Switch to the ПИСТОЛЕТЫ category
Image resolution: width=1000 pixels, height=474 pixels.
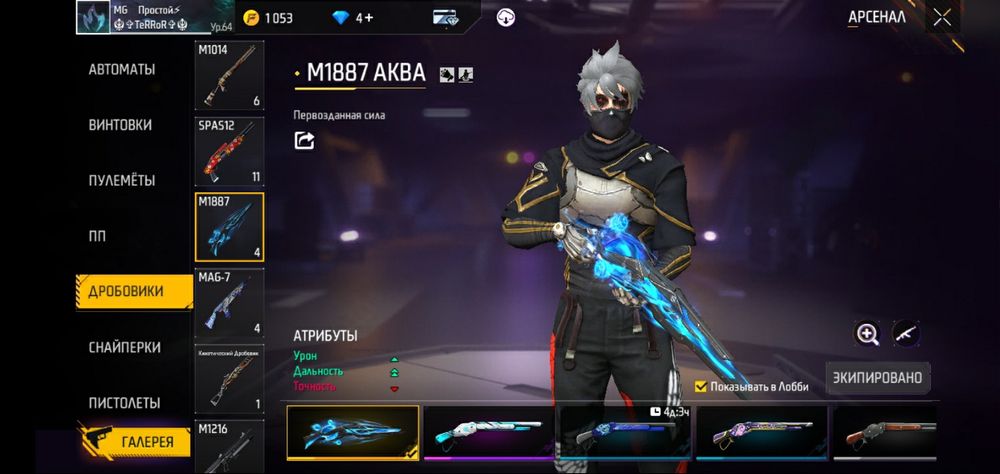[124, 403]
